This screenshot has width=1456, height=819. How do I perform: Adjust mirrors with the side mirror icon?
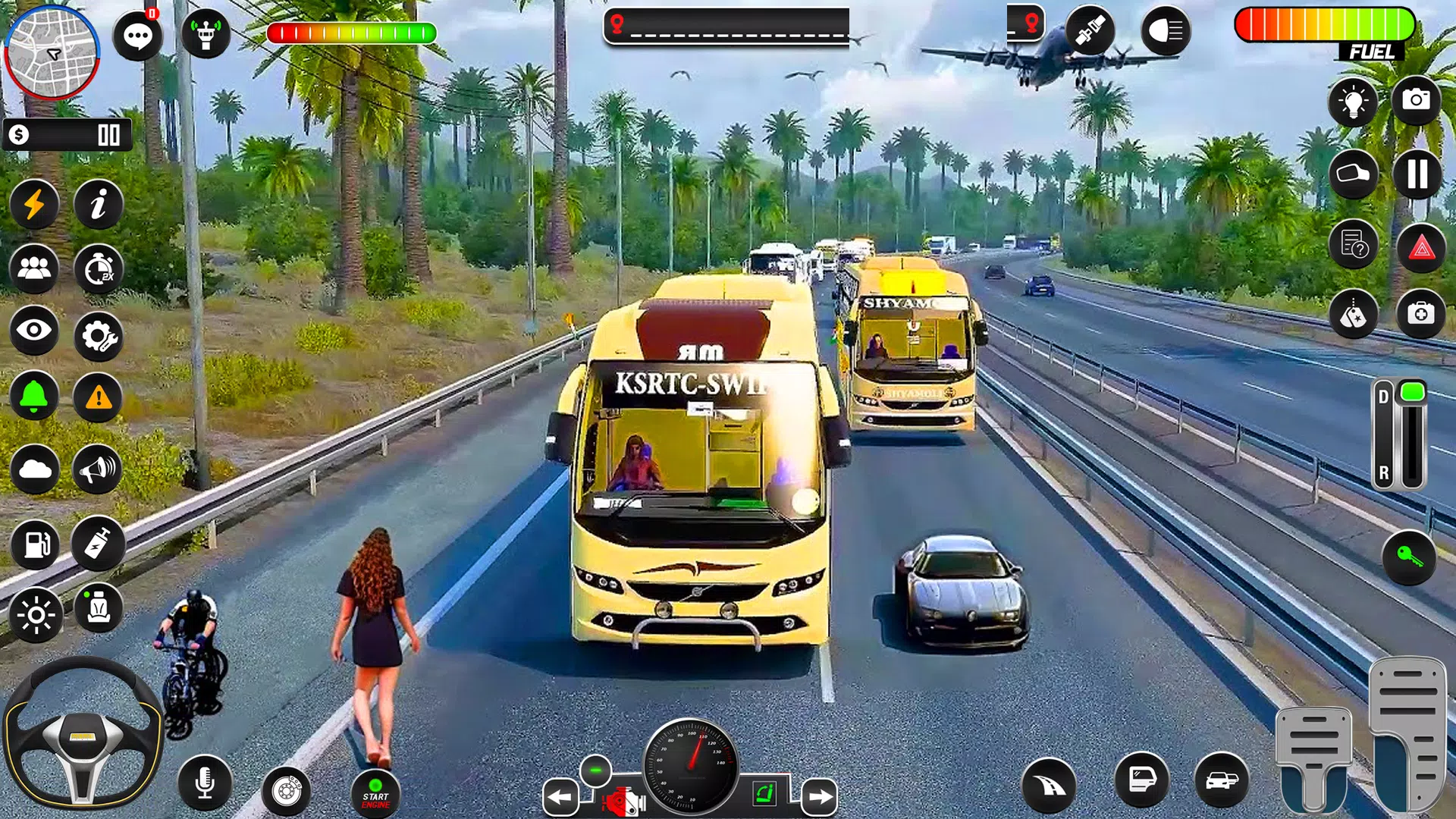(x=1353, y=175)
